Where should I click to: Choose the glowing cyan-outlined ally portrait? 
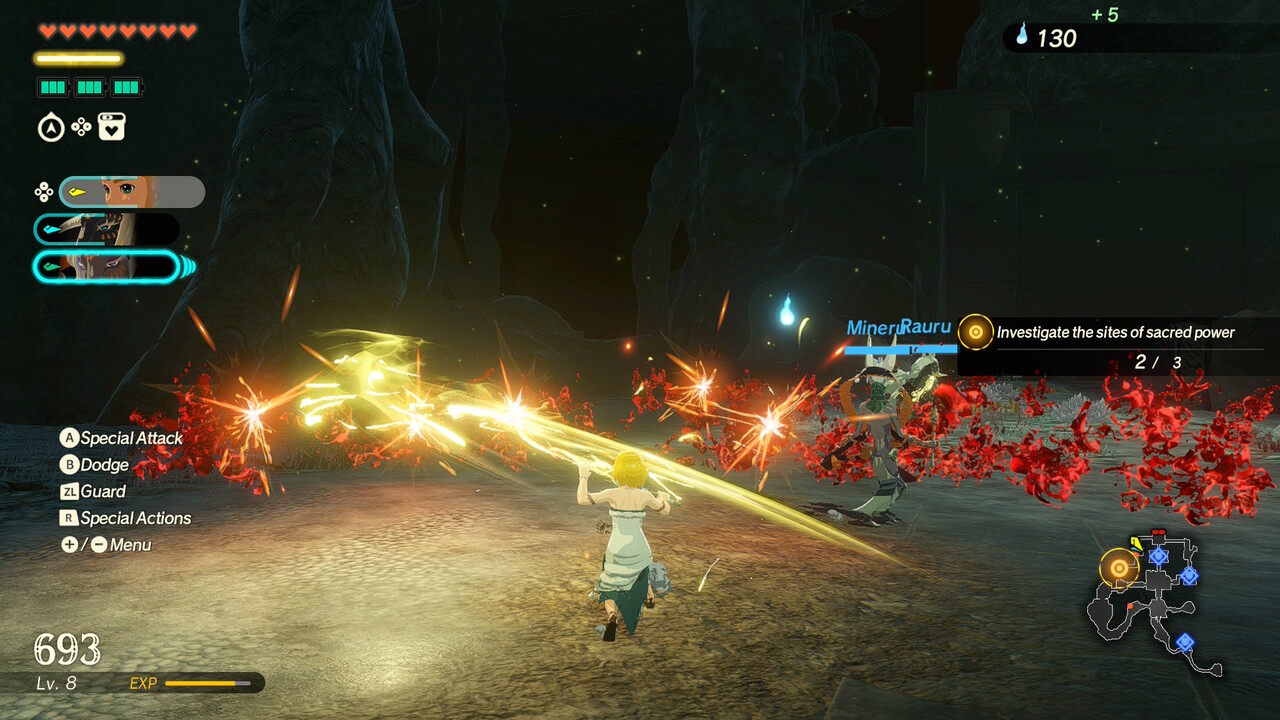[106, 267]
